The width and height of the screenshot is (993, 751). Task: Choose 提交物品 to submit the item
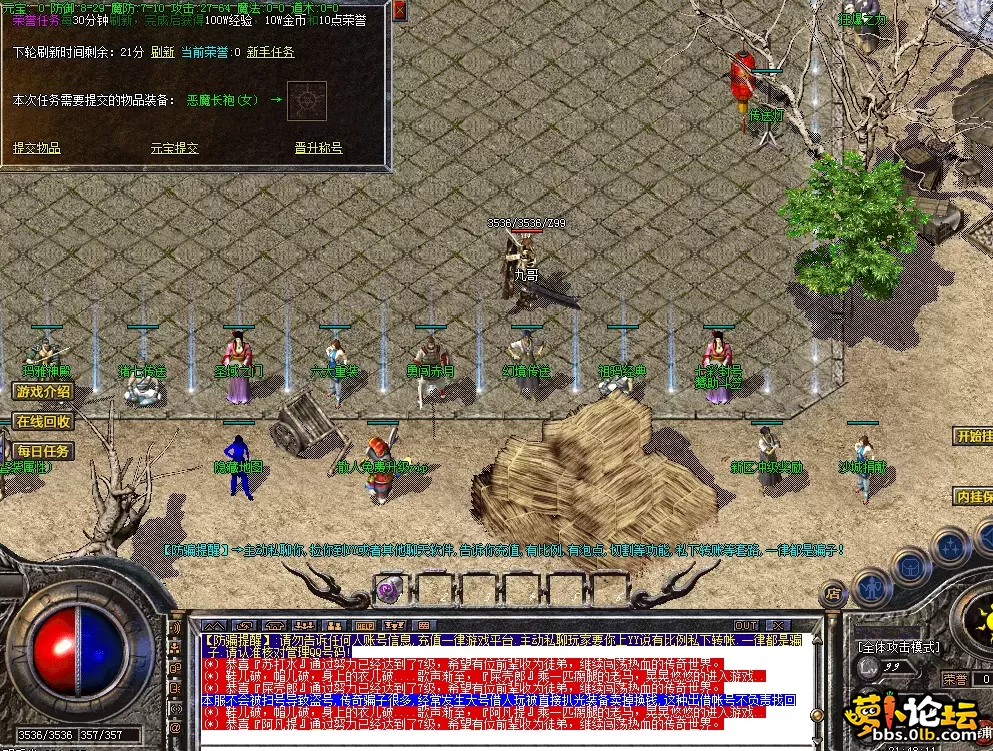37,148
